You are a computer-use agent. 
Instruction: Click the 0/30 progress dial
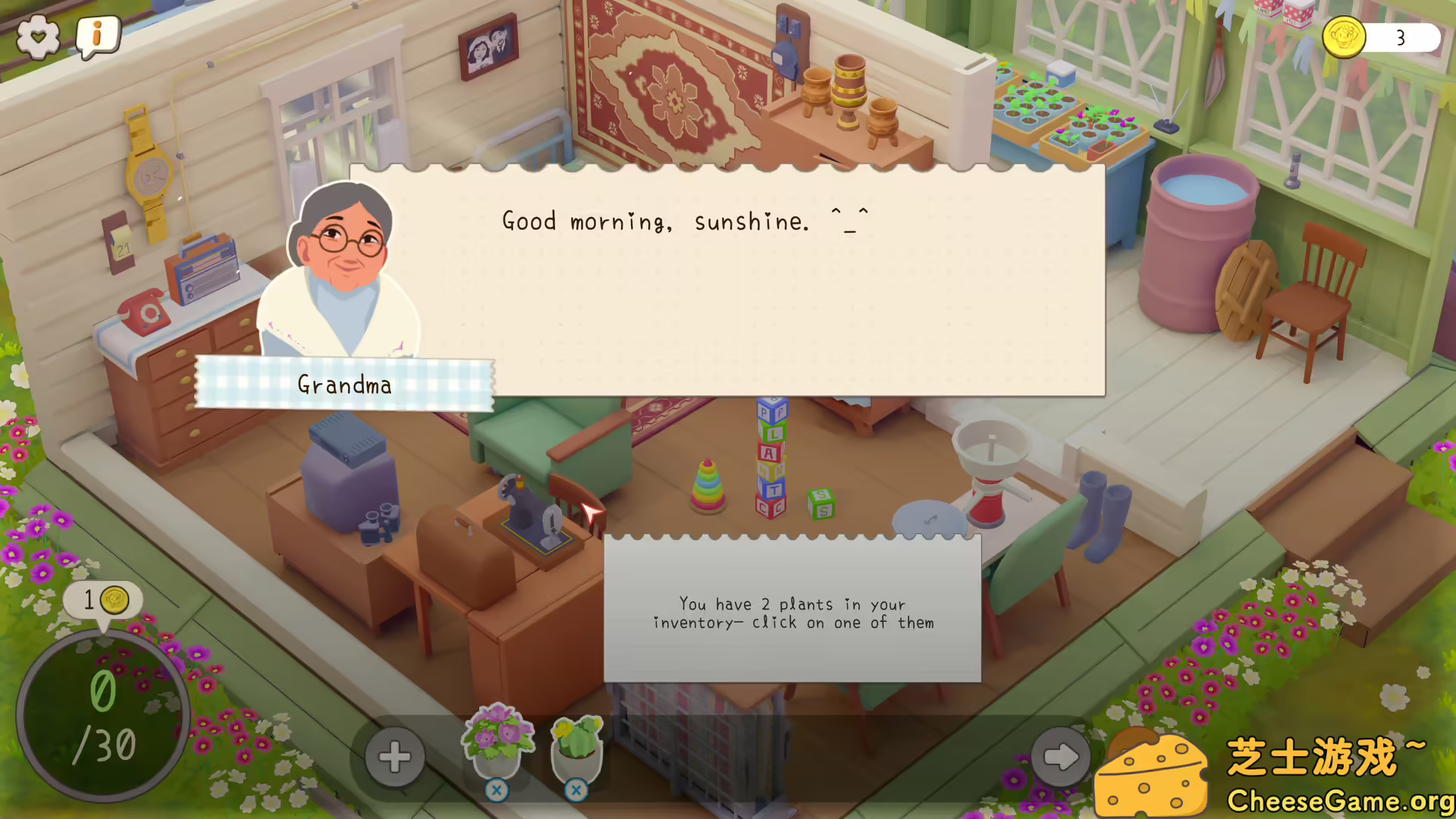[x=104, y=717]
